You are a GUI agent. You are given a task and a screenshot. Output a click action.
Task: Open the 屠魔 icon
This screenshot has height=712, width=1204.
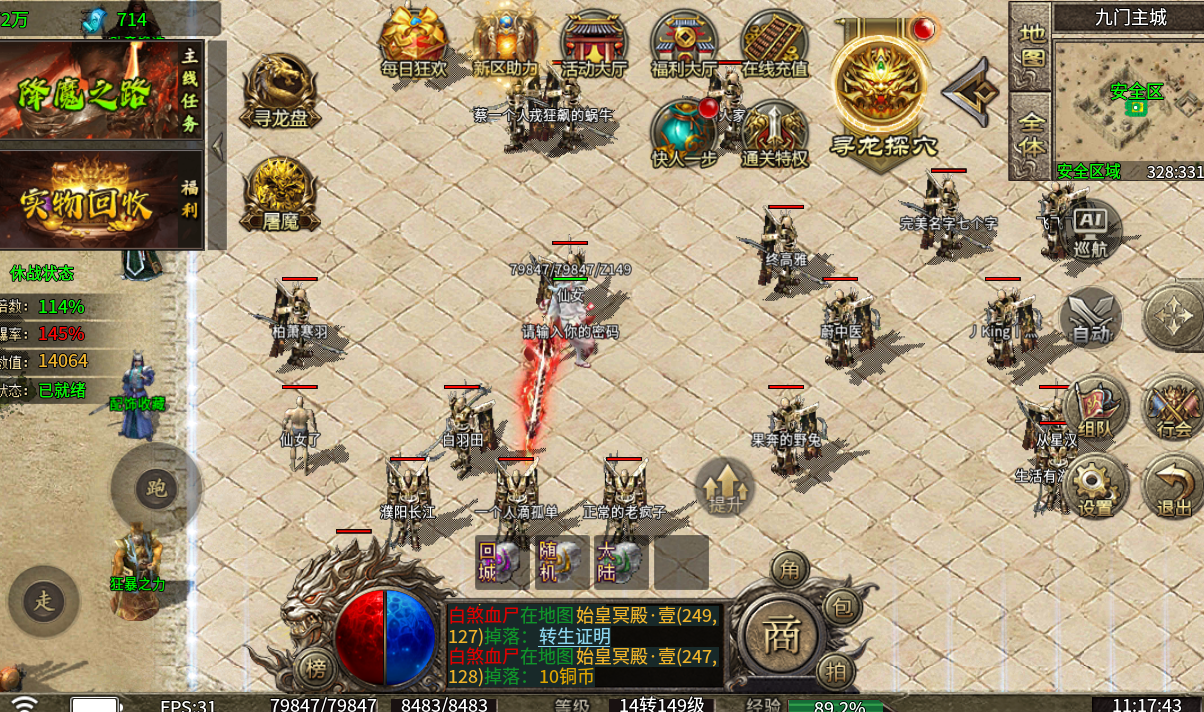(x=277, y=193)
